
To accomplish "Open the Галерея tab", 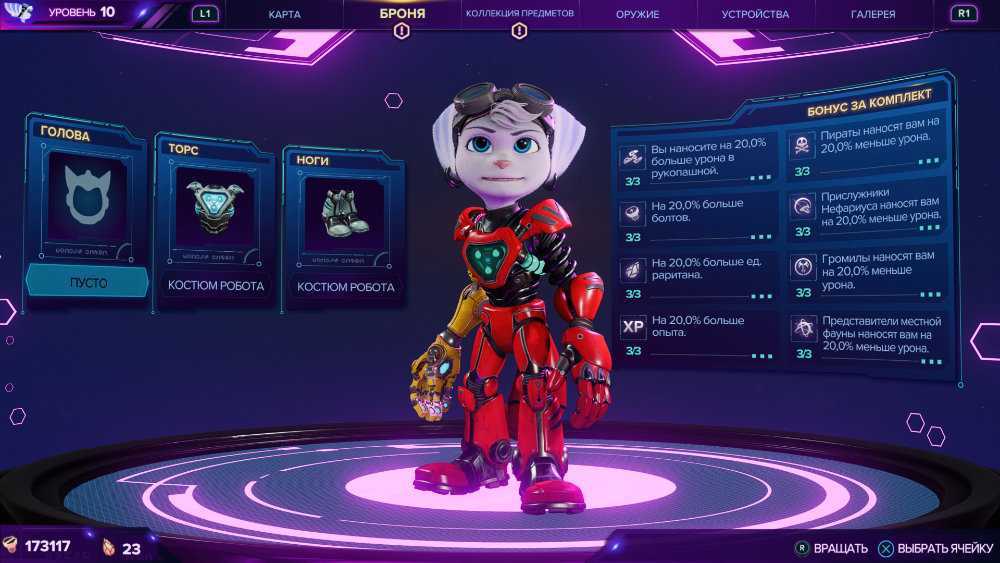I will (873, 14).
